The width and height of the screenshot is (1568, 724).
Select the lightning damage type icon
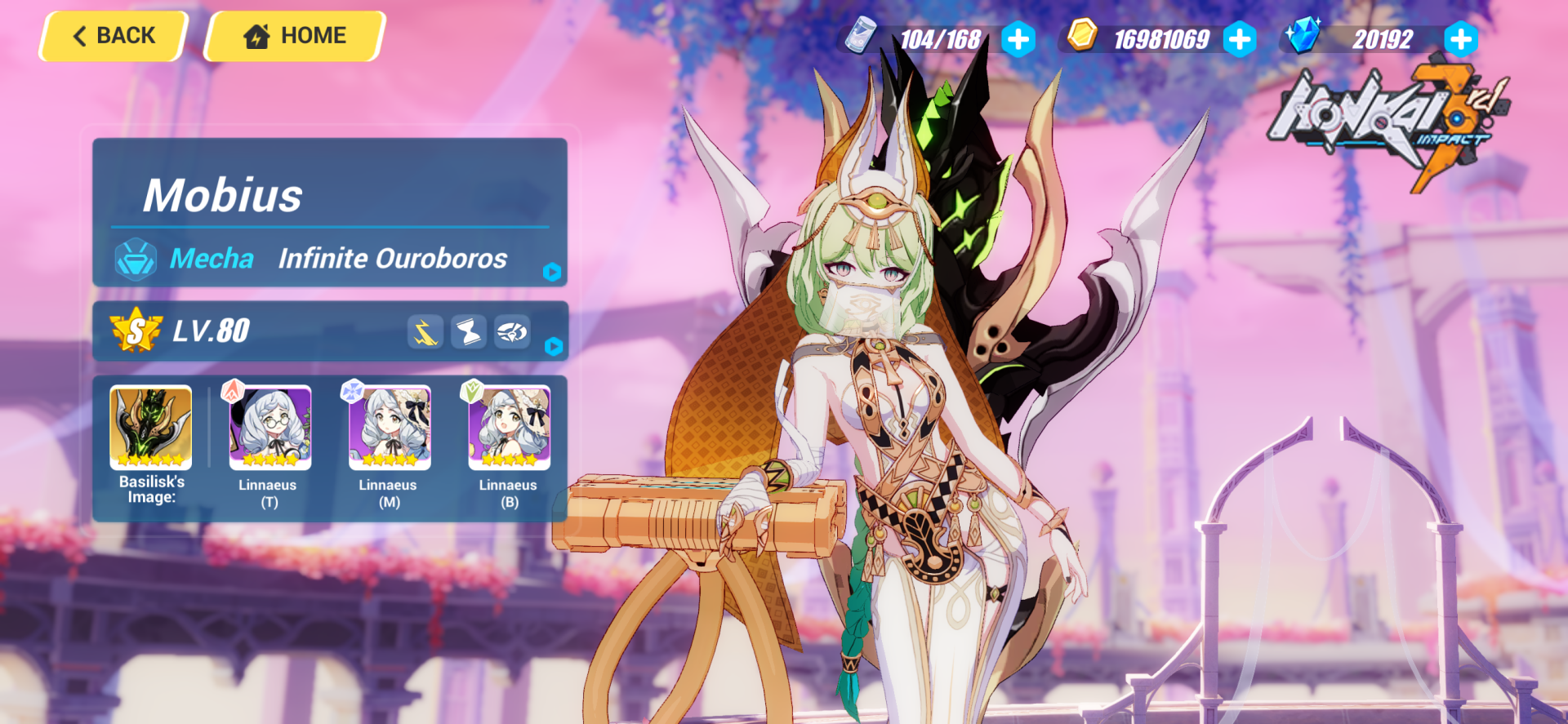pos(426,331)
